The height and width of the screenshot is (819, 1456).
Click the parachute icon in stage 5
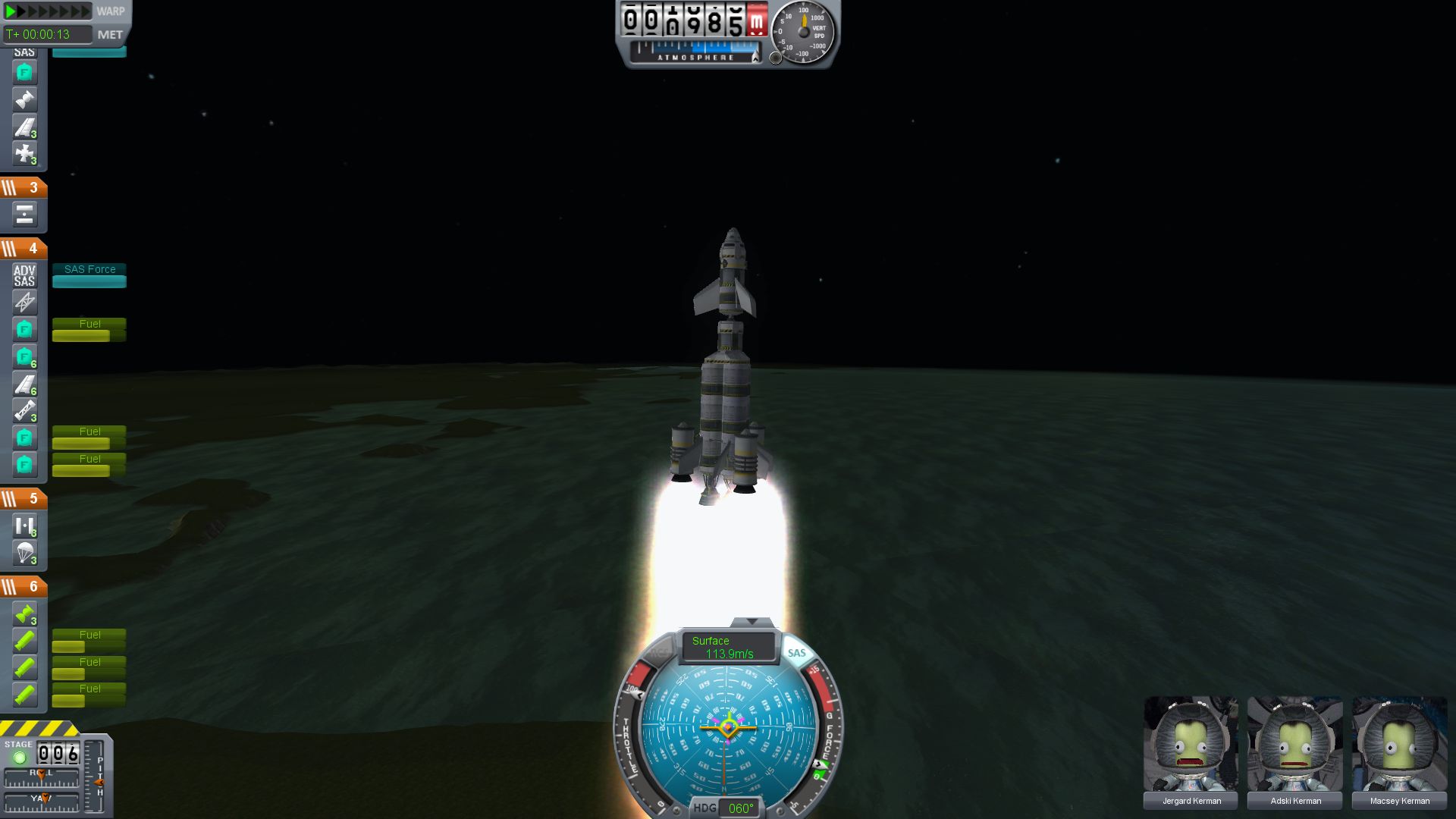24,553
